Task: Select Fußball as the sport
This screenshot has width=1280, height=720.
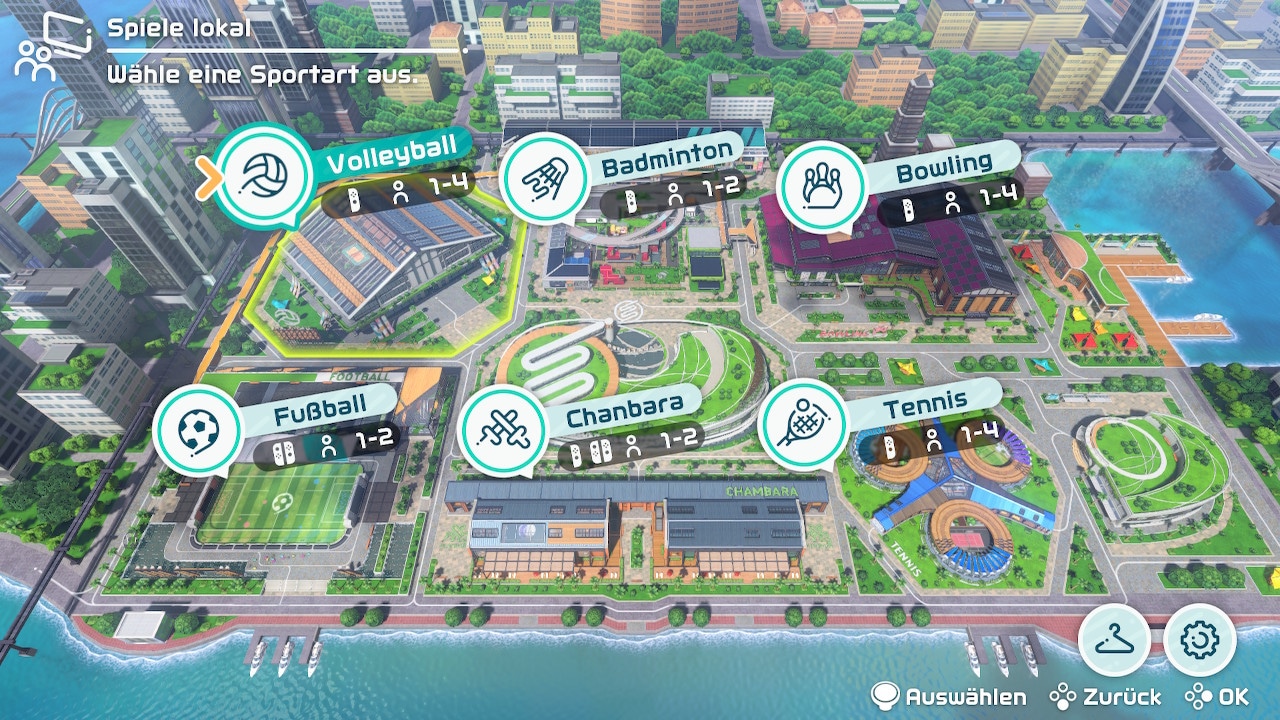Action: [198, 430]
